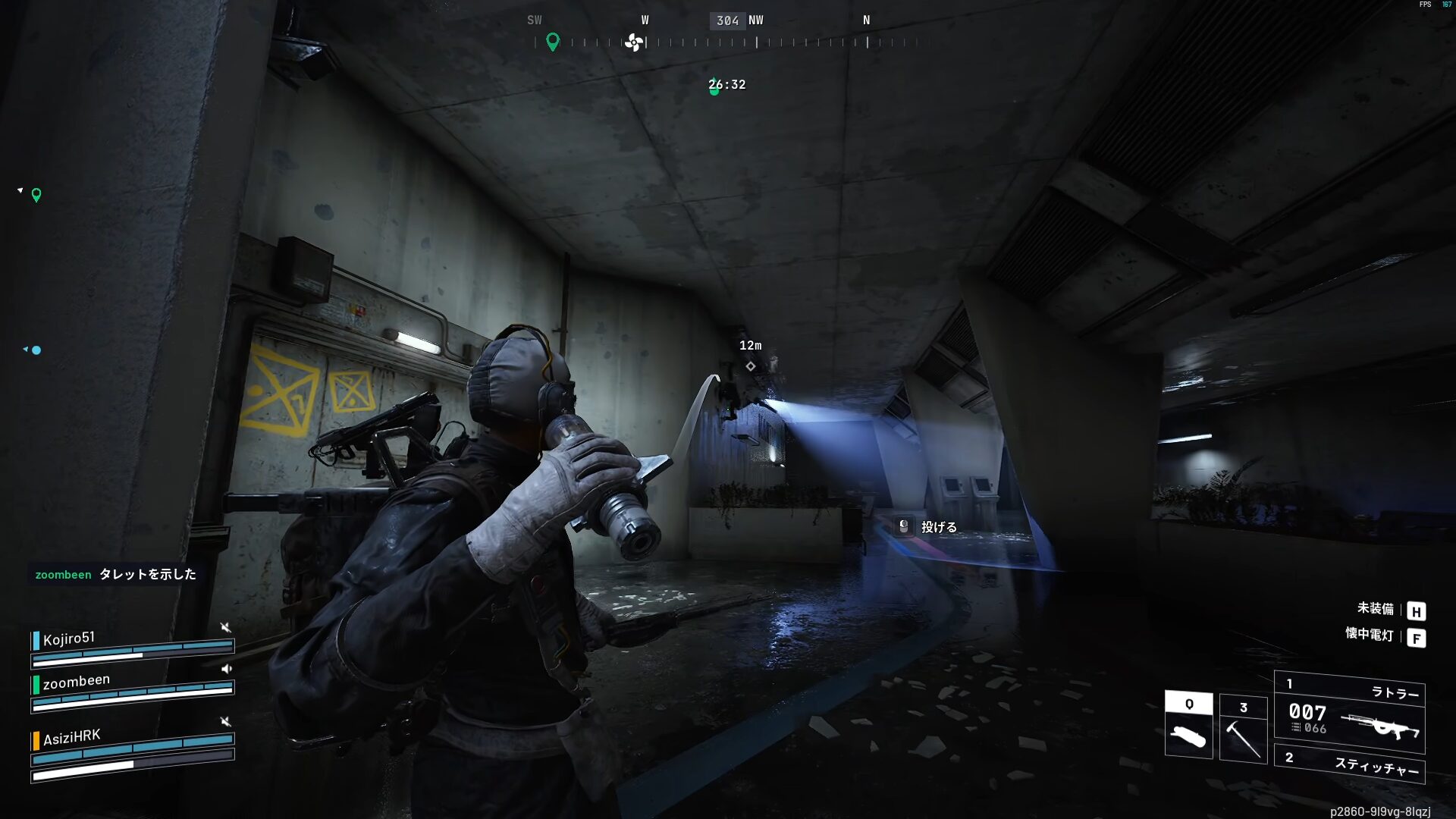Unmute AsiziHRK with the speaker icon
This screenshot has height=819, width=1456.
225,721
